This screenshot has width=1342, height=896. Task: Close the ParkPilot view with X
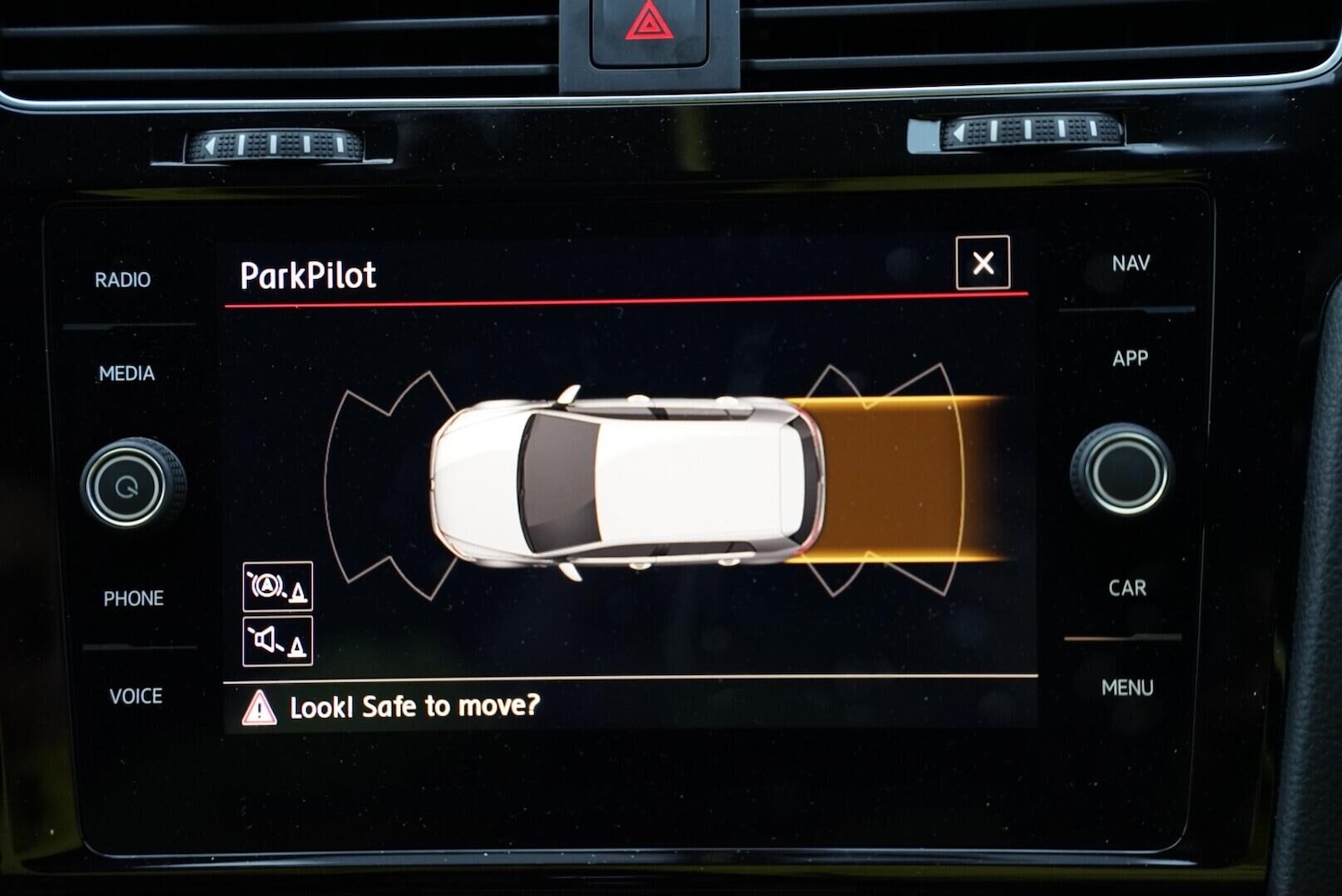982,264
